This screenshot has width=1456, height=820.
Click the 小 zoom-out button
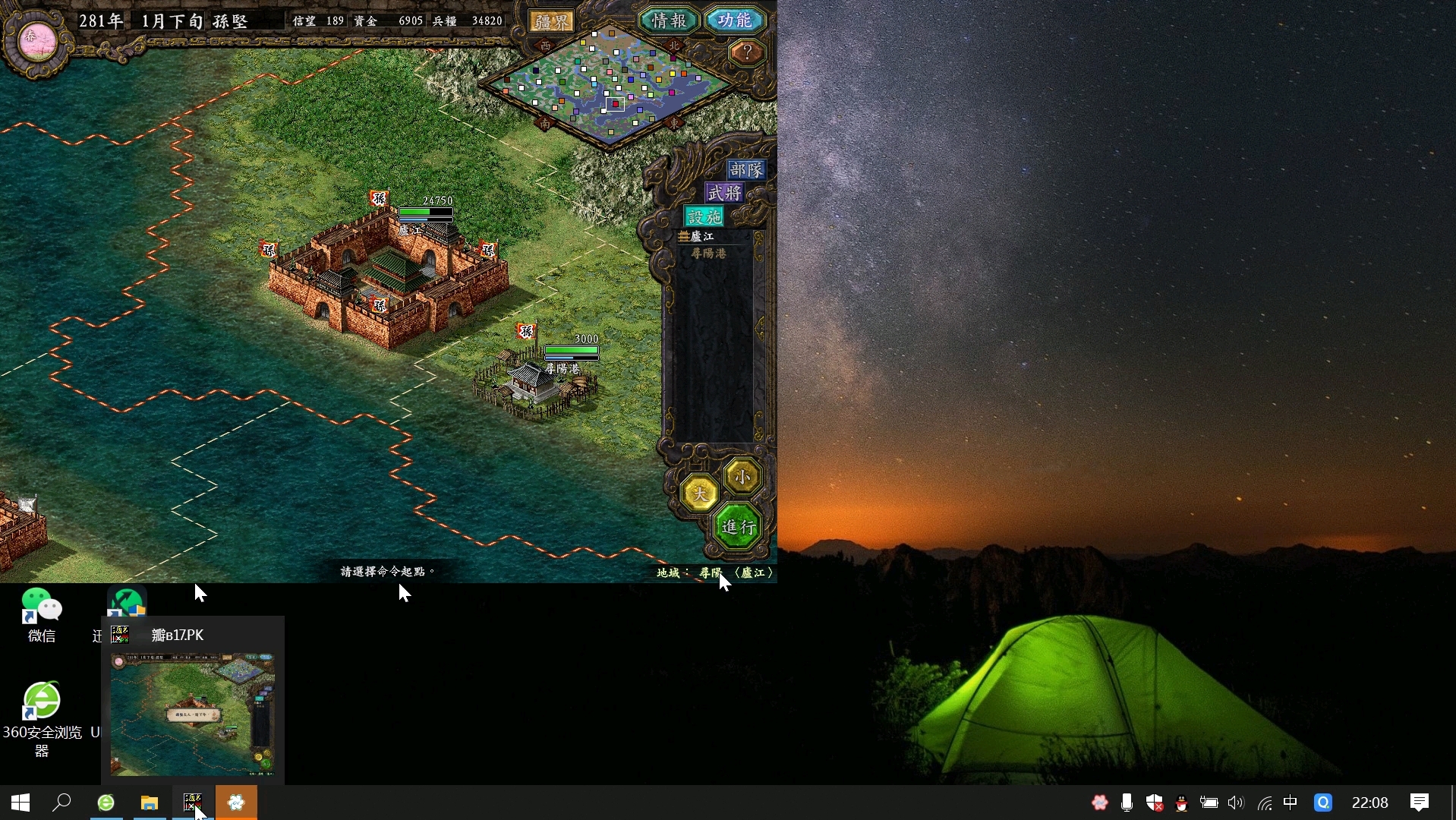pos(742,476)
